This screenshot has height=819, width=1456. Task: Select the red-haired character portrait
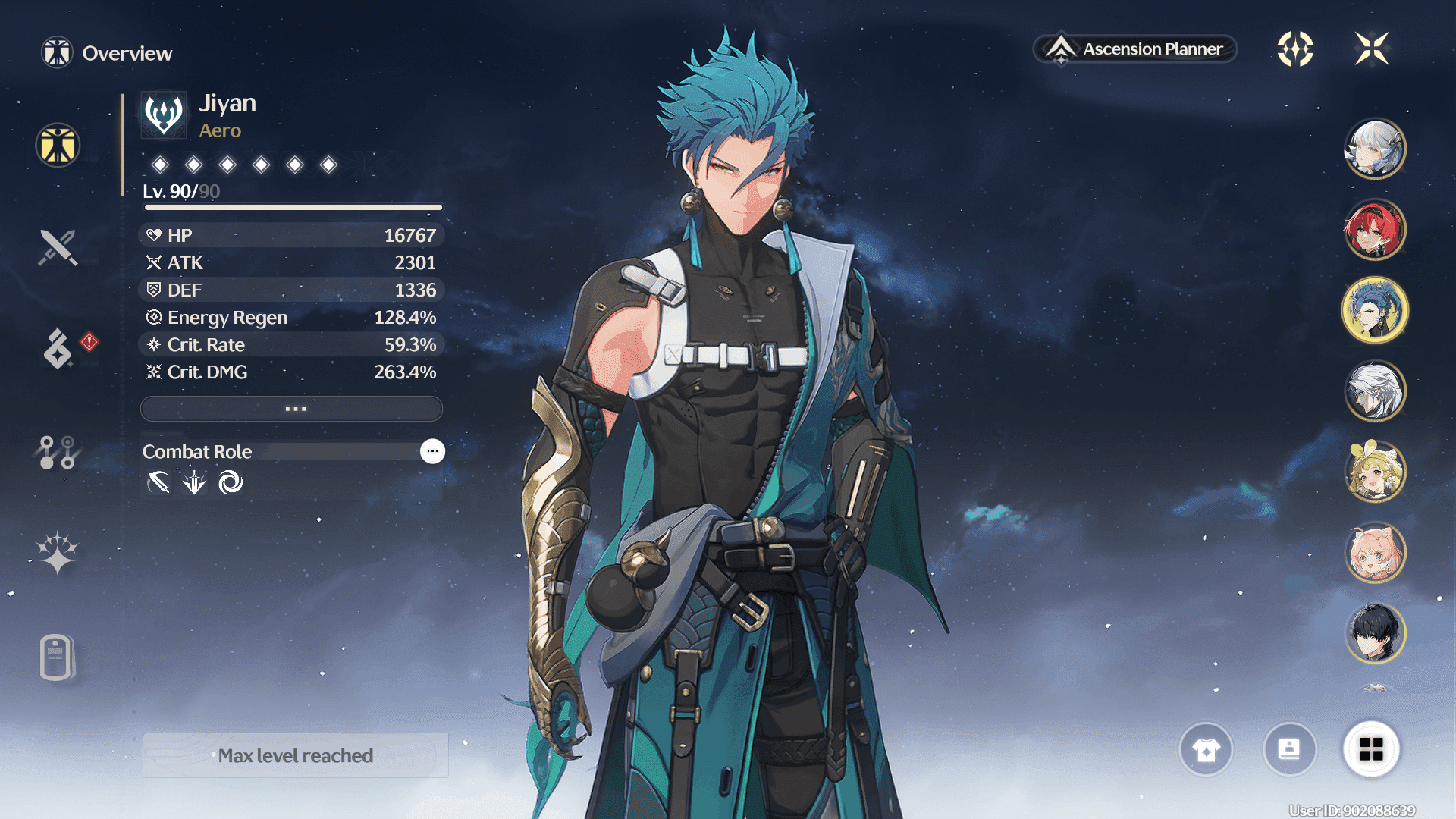coord(1374,230)
